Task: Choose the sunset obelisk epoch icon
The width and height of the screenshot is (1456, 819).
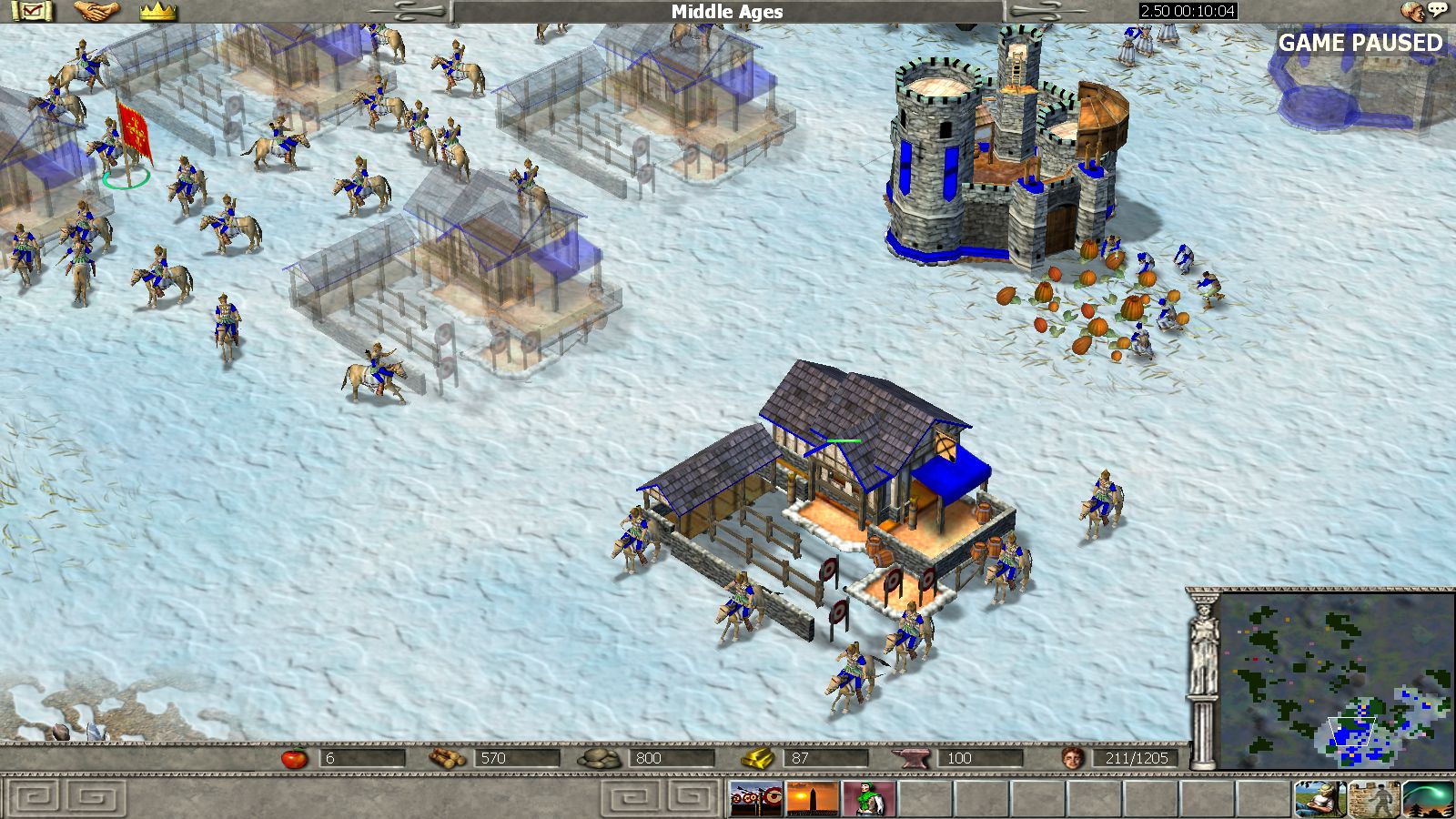Action: coord(812,799)
